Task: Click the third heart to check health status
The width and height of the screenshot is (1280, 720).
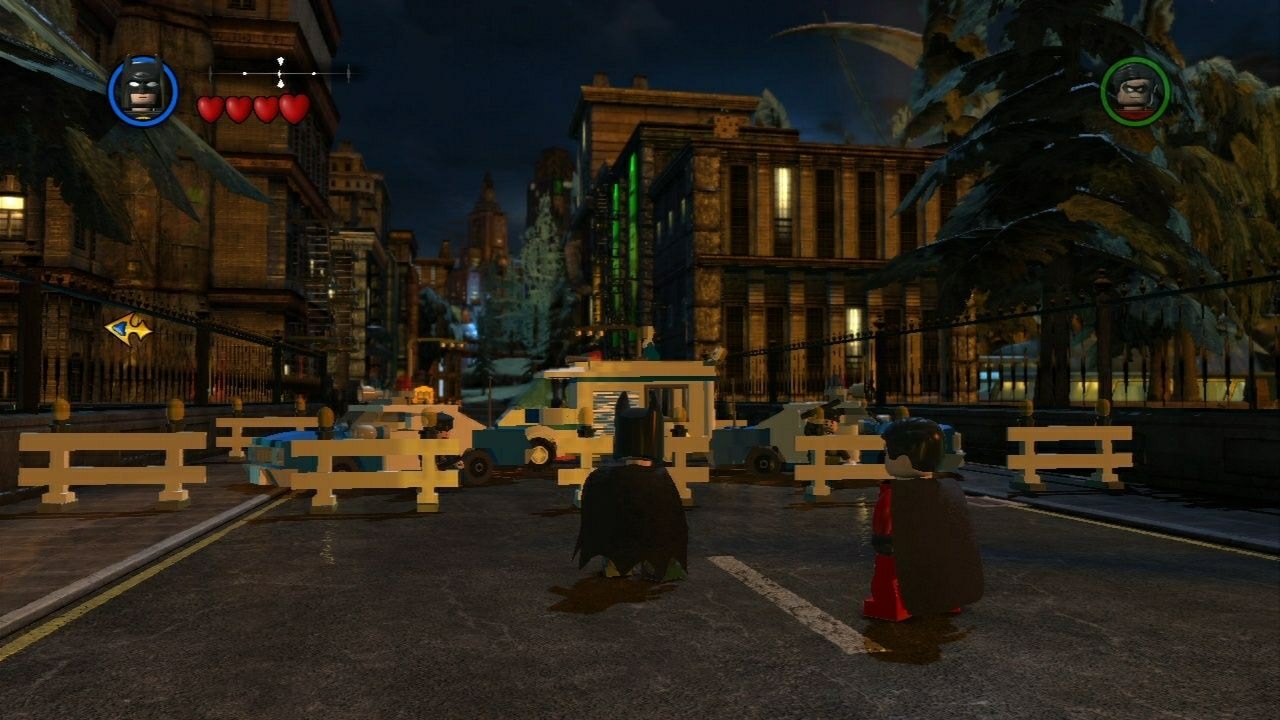Action: [265, 108]
